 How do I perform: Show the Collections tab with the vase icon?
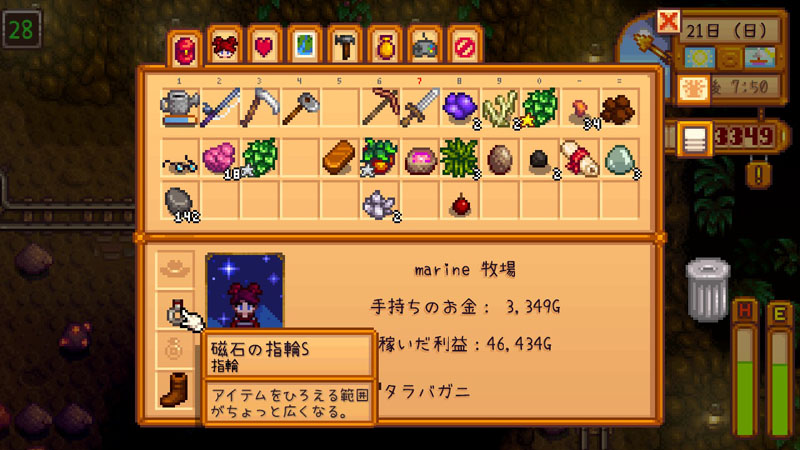(382, 47)
